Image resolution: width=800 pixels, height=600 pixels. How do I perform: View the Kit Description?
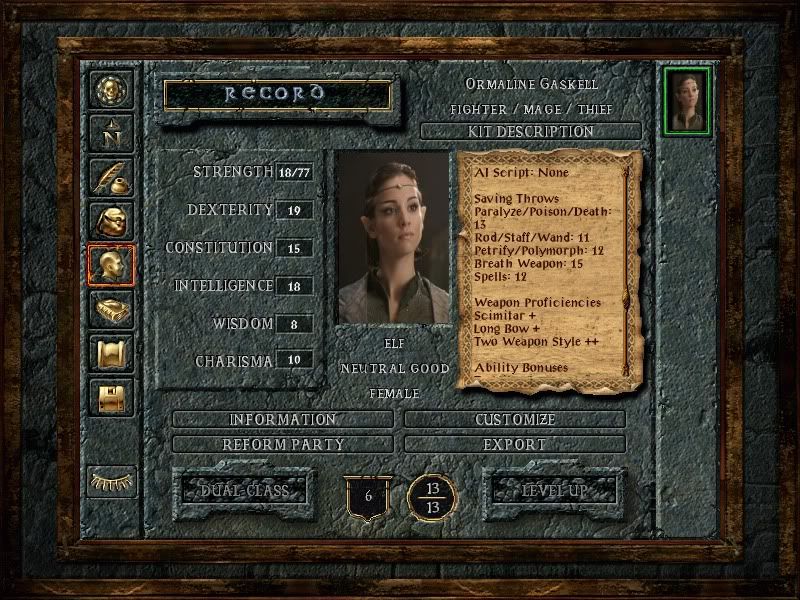531,132
